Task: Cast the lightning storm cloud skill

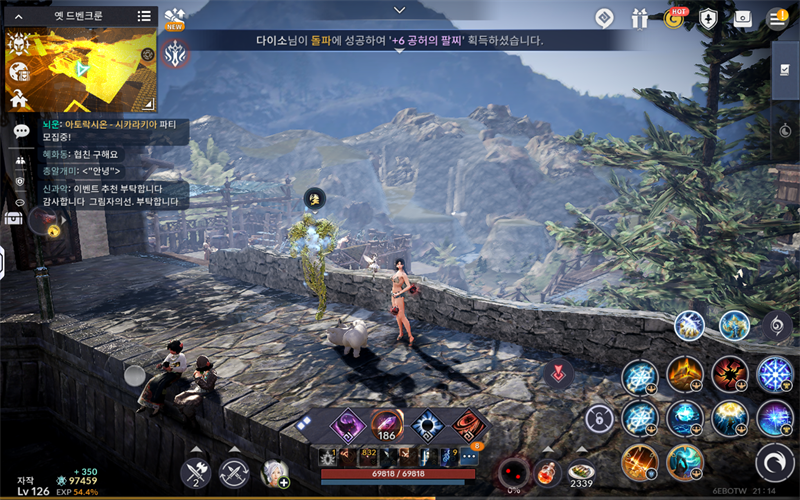Action: click(730, 417)
